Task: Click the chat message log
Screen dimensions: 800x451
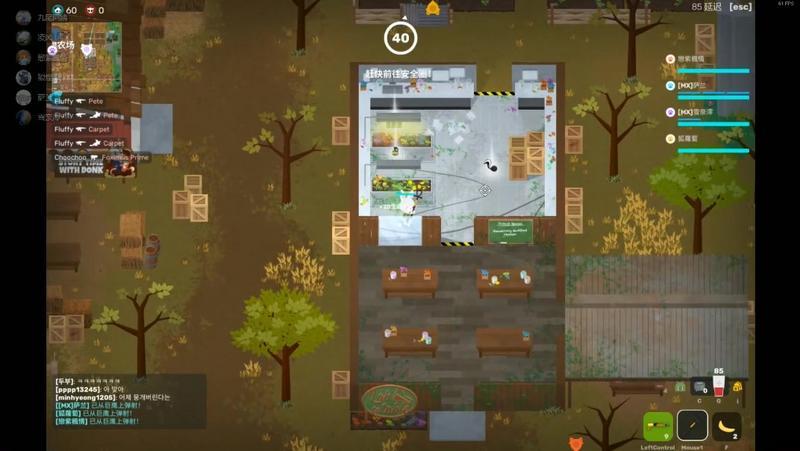Action: (130, 401)
